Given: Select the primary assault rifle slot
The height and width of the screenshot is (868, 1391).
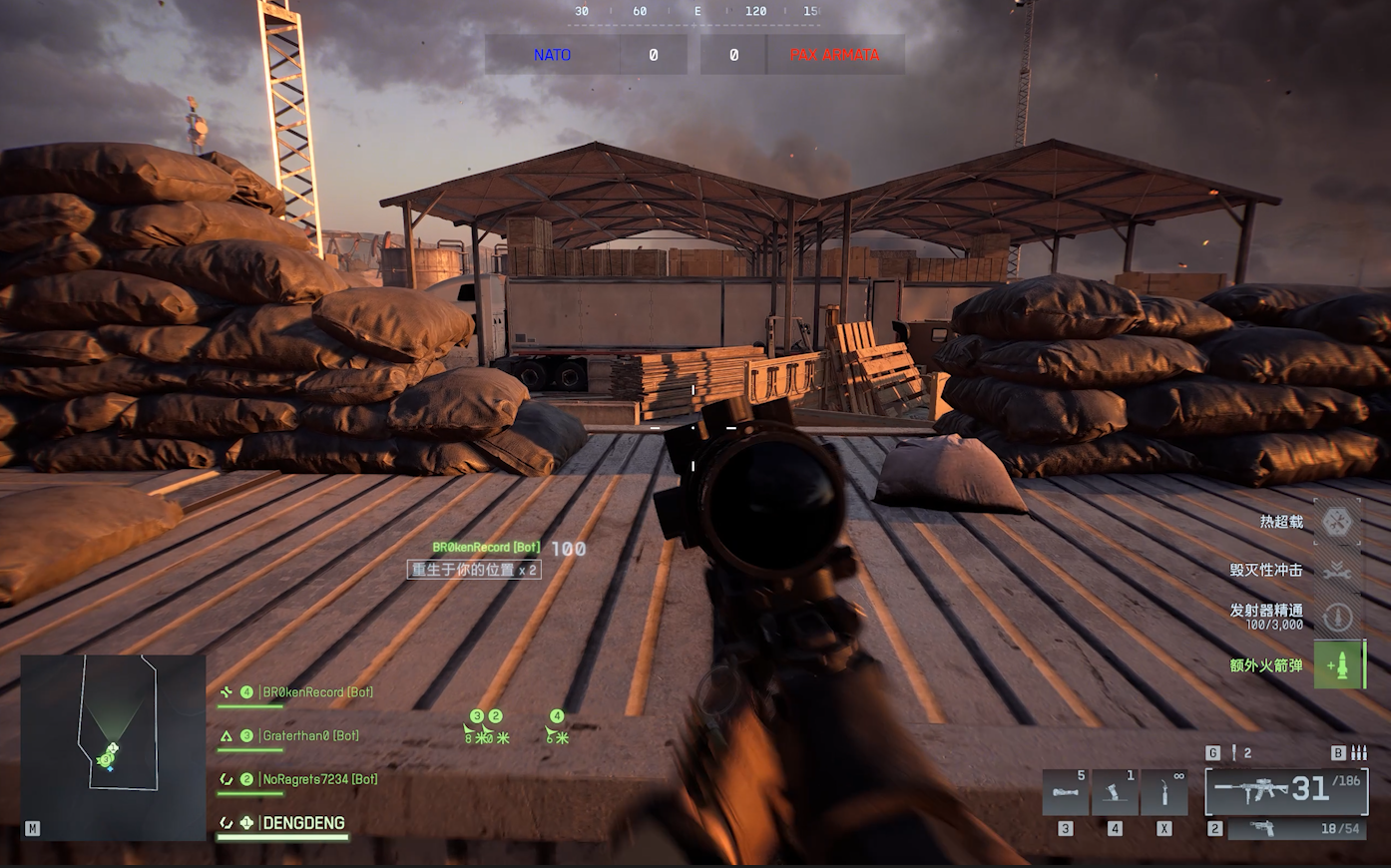Looking at the screenshot, I should pyautogui.click(x=1285, y=791).
